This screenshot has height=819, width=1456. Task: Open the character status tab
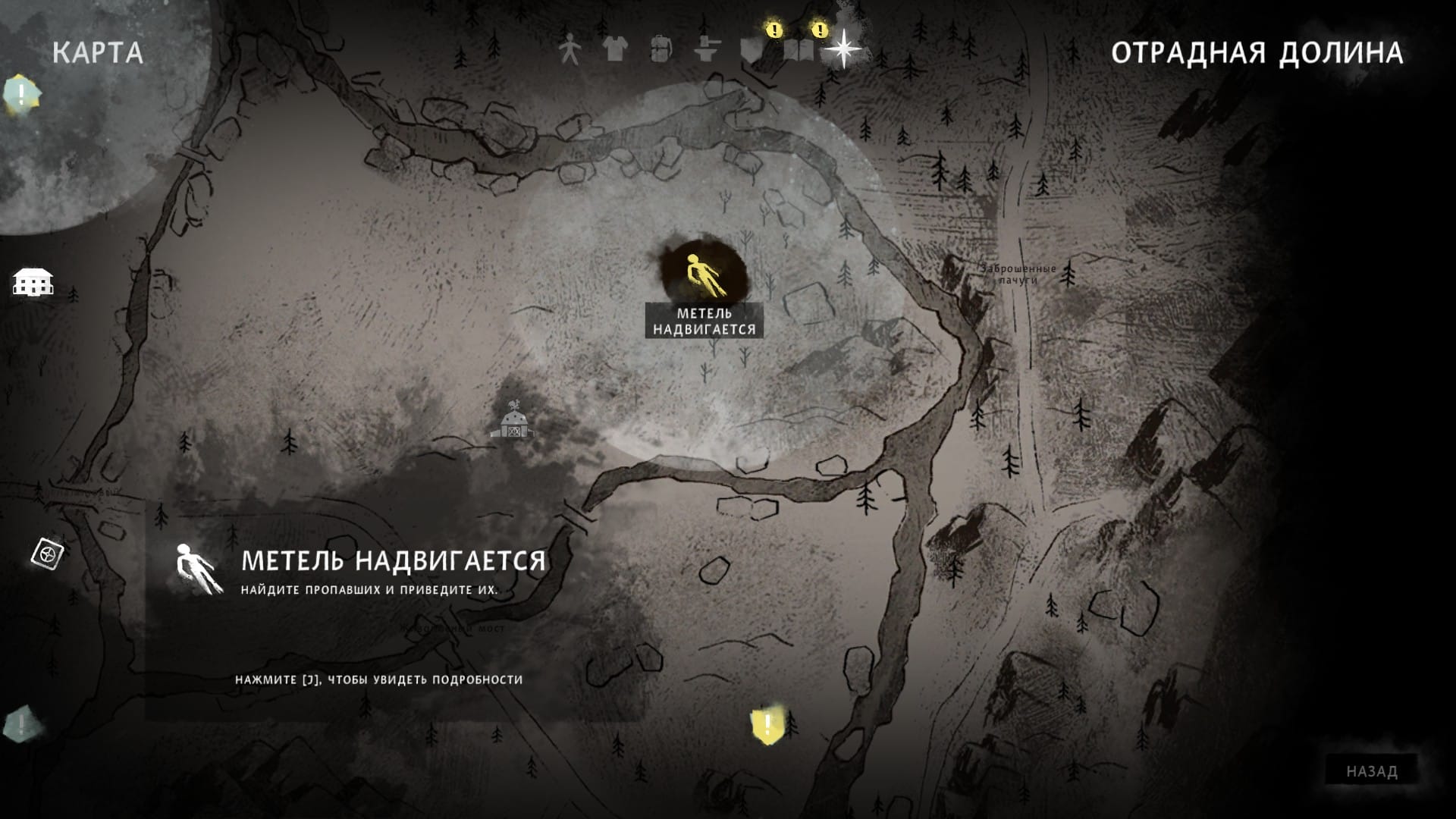click(569, 50)
